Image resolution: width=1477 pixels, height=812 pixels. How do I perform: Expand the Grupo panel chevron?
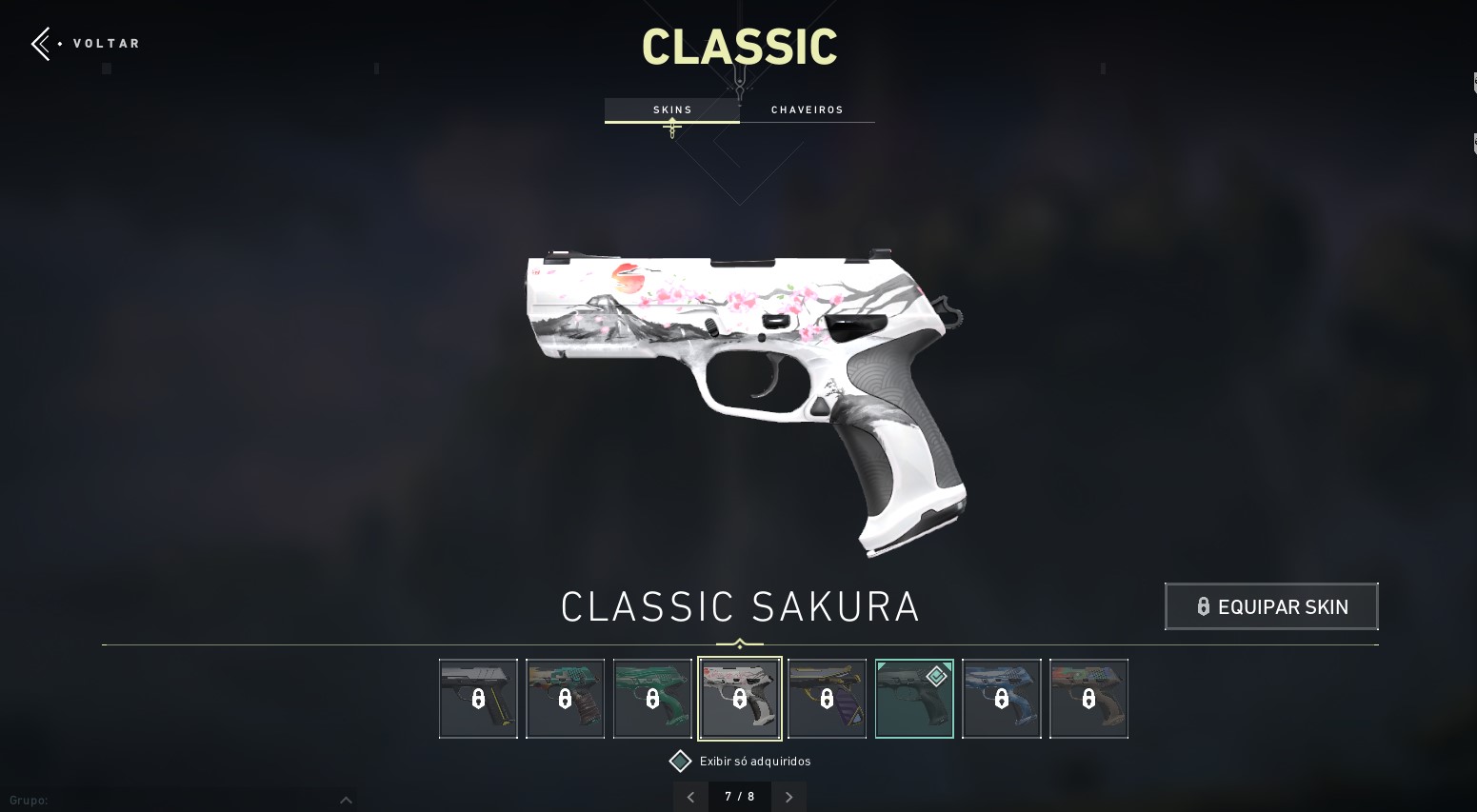(x=347, y=800)
